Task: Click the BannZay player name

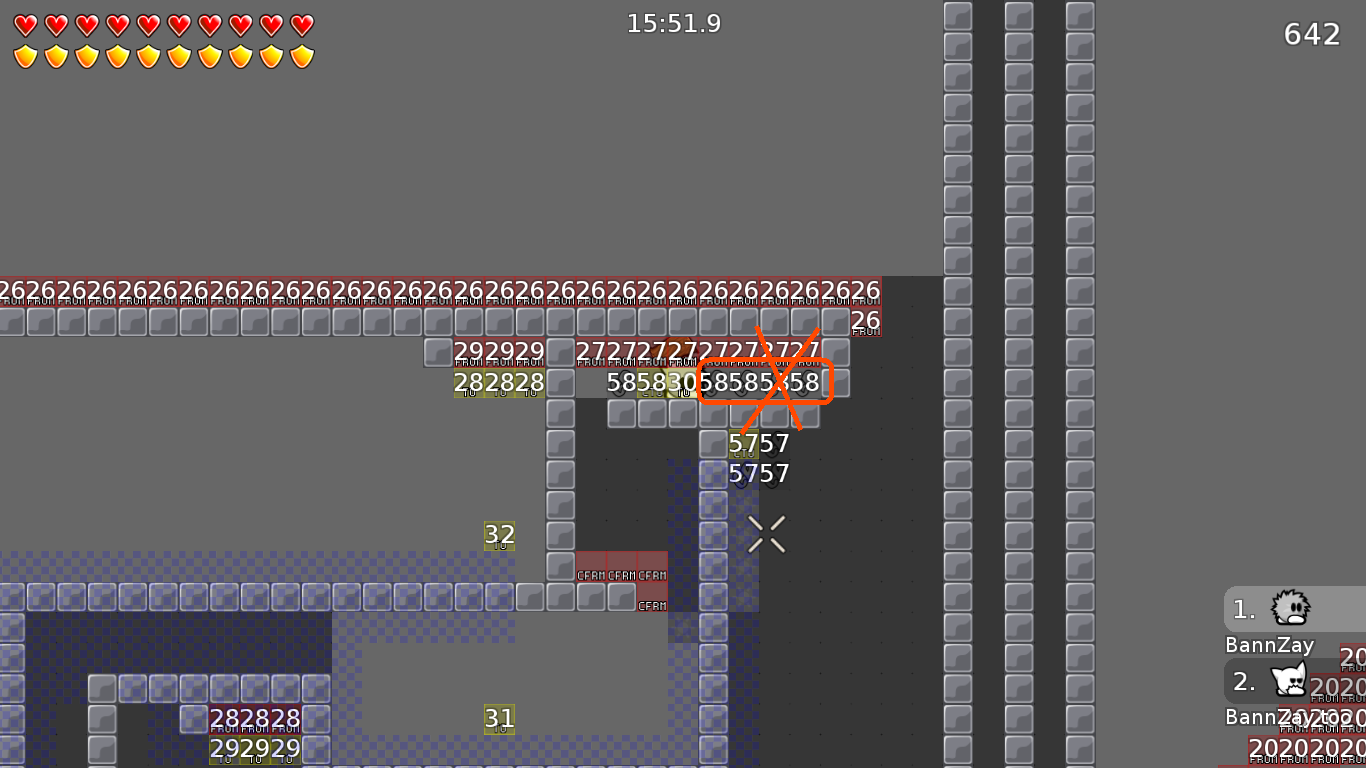Action: pos(1268,645)
